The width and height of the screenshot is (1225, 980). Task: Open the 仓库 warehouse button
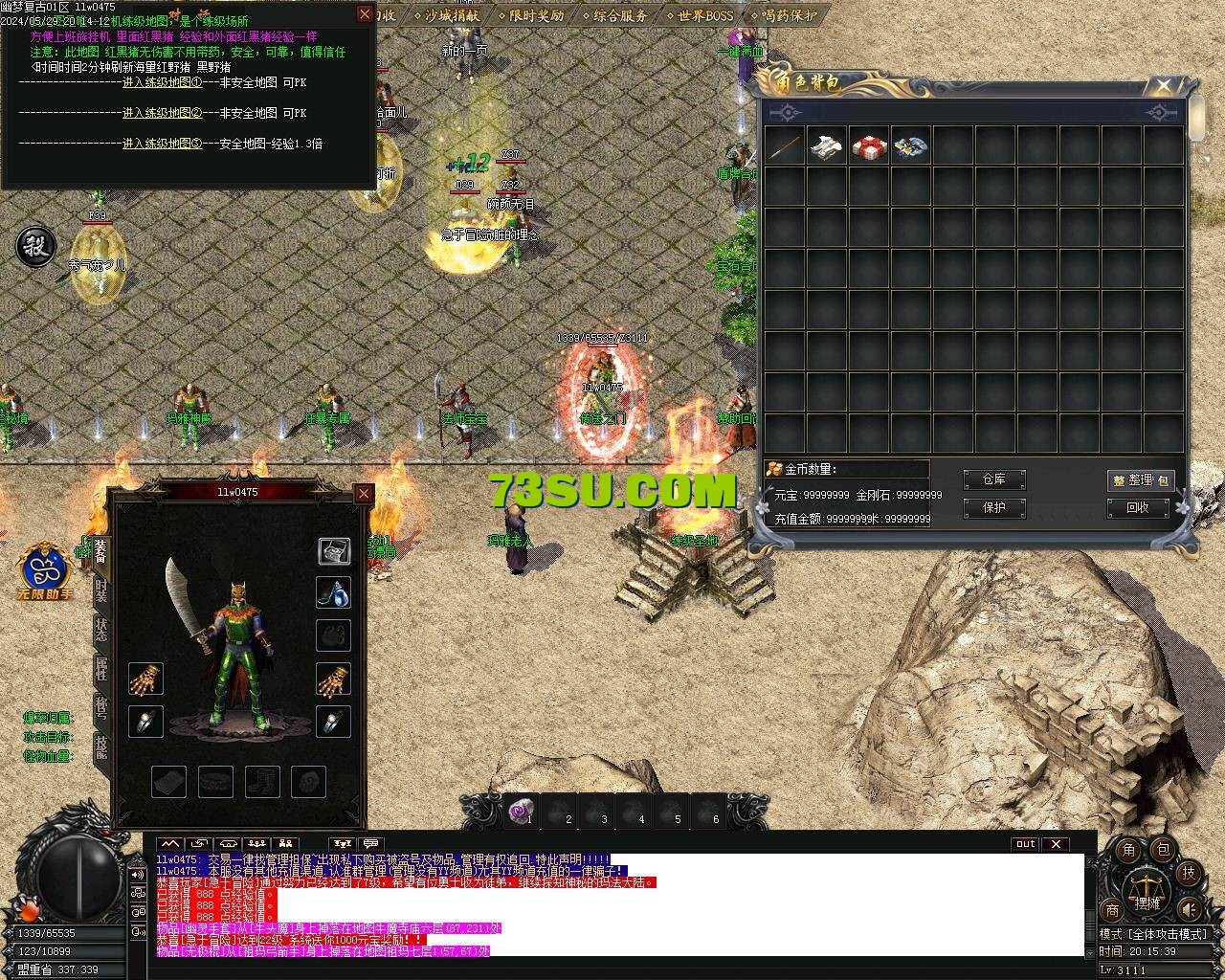tap(993, 479)
